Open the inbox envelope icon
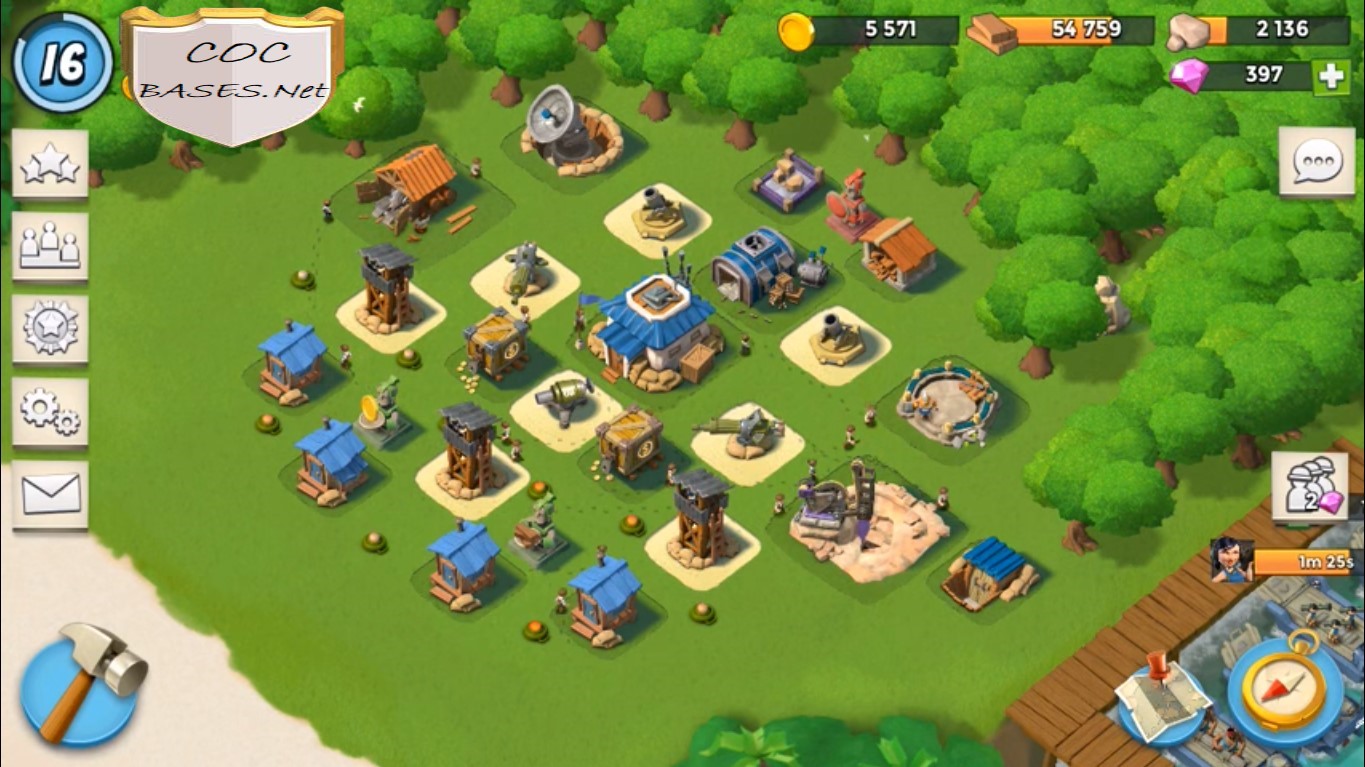Image resolution: width=1365 pixels, height=767 pixels. coord(49,492)
